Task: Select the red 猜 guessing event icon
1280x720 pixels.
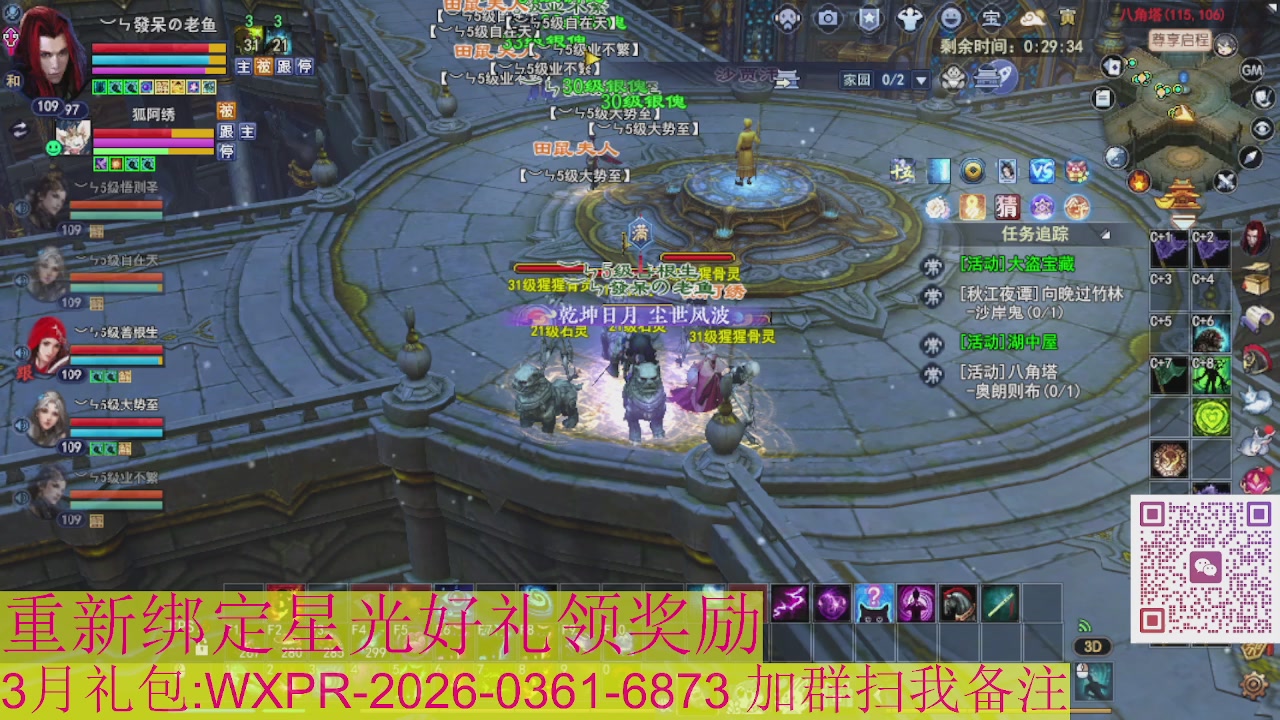Action: click(1007, 206)
